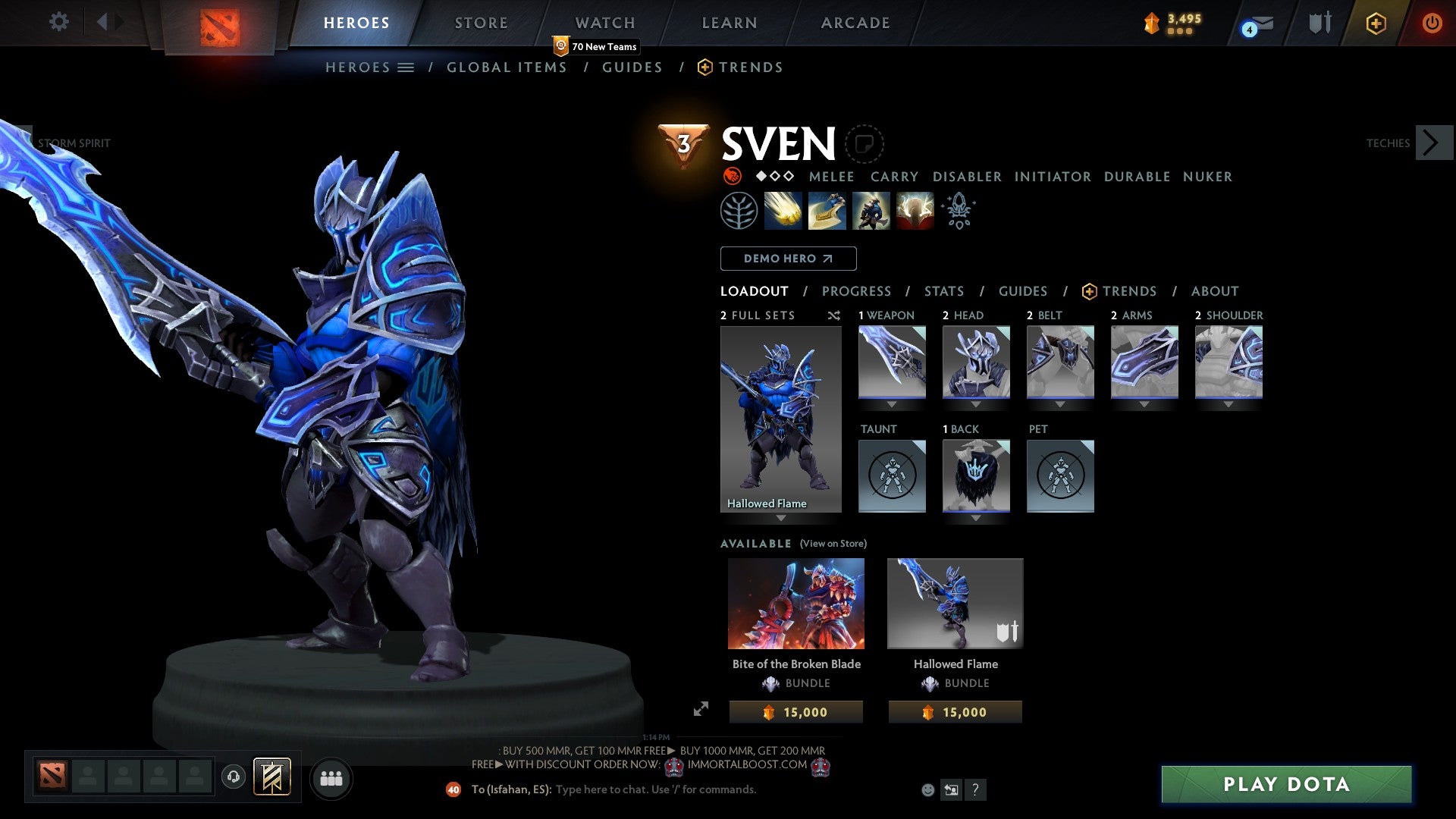Toggle the shuffle equipped sets icon

click(x=833, y=315)
